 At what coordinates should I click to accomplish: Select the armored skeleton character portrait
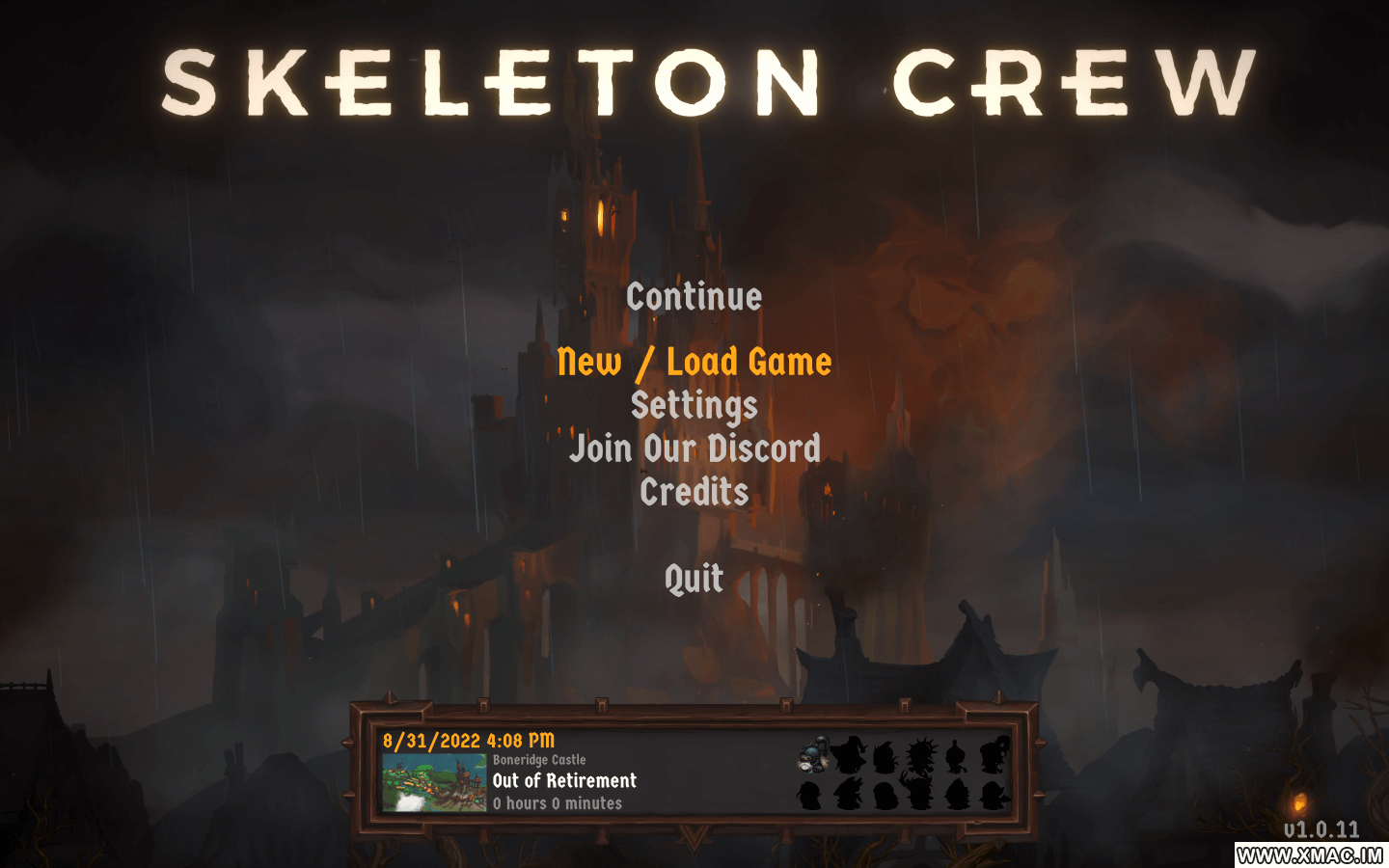click(x=813, y=756)
